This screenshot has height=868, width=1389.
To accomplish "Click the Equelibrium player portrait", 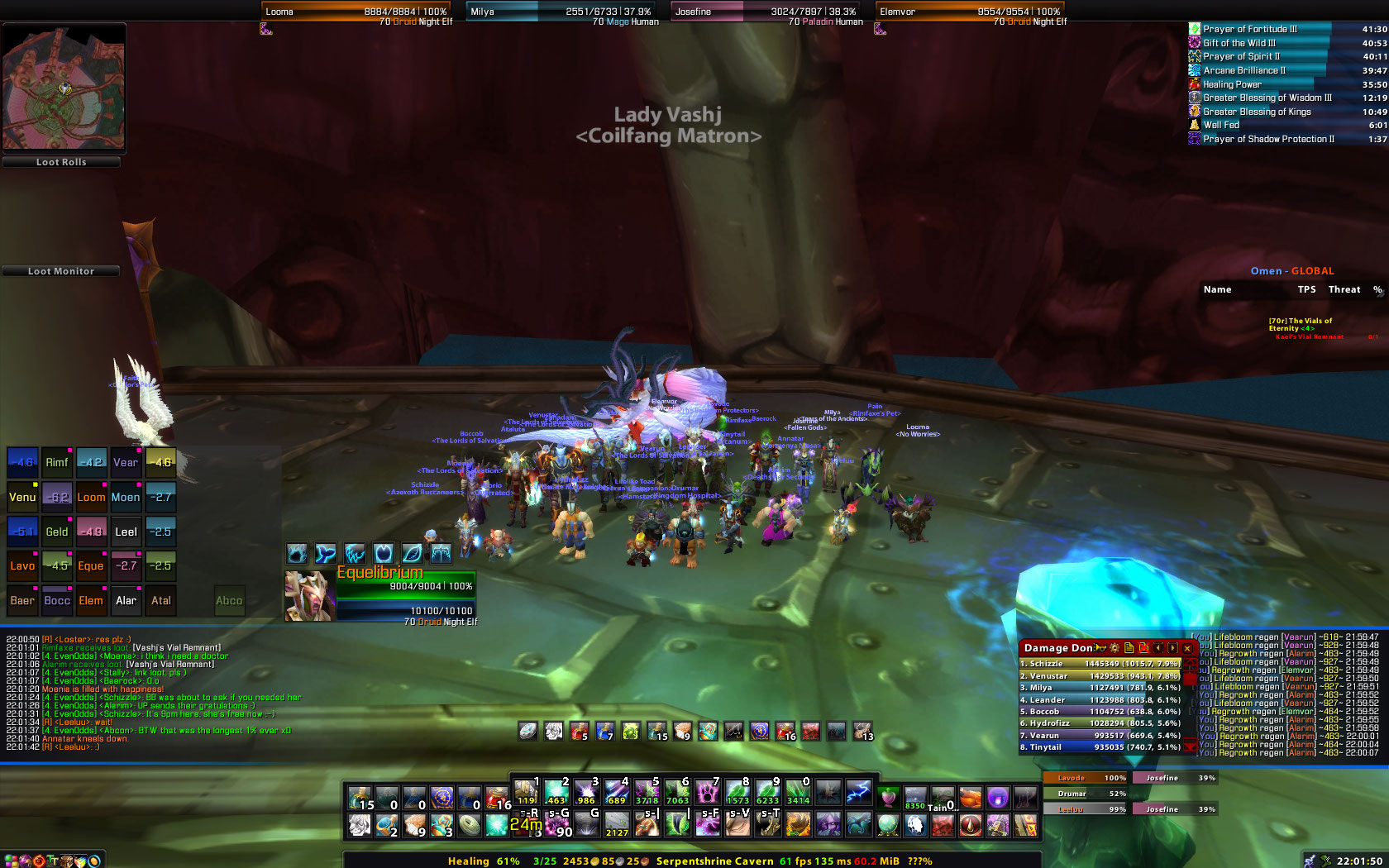I will coord(309,595).
